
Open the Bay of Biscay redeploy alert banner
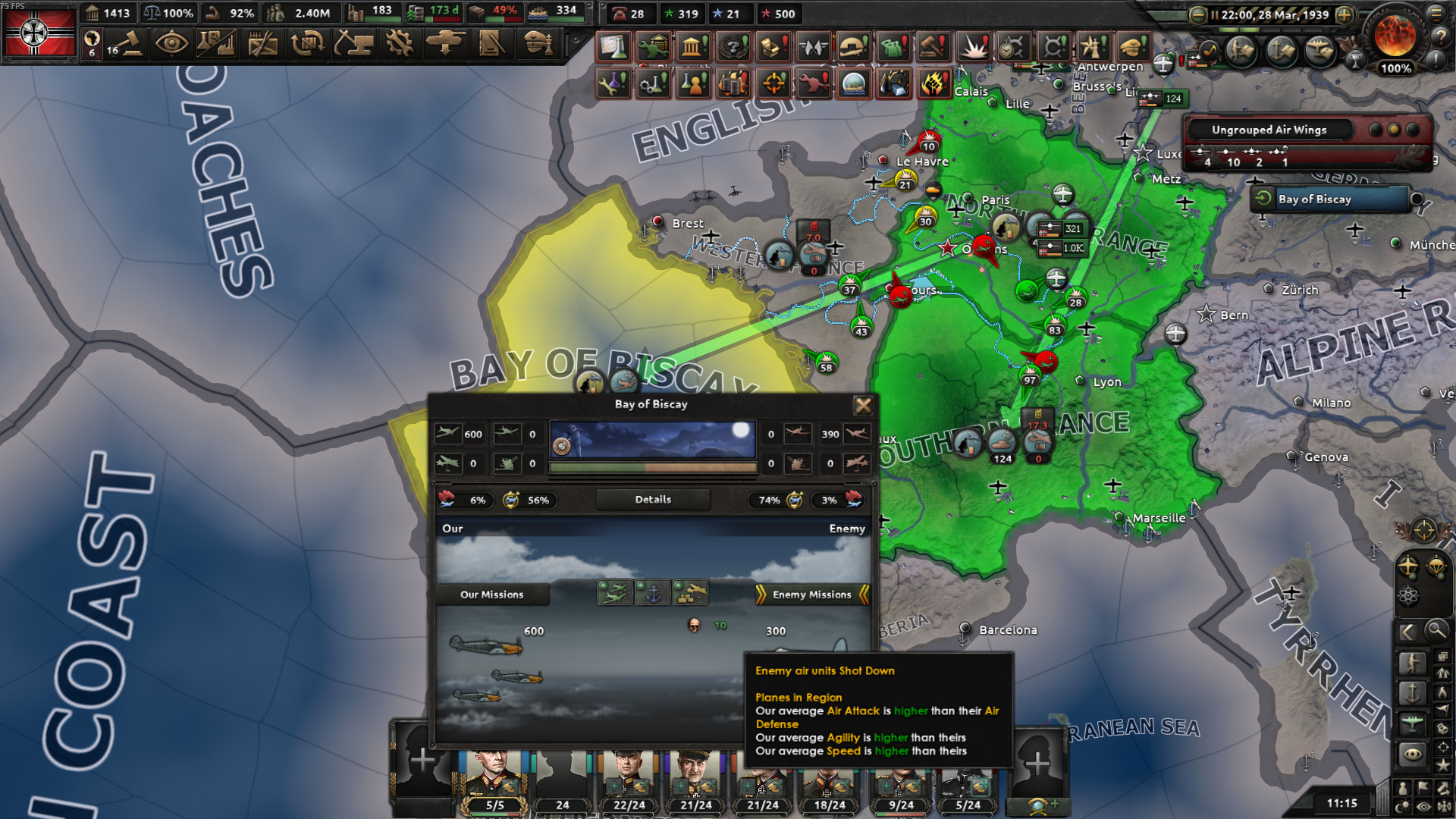1329,199
